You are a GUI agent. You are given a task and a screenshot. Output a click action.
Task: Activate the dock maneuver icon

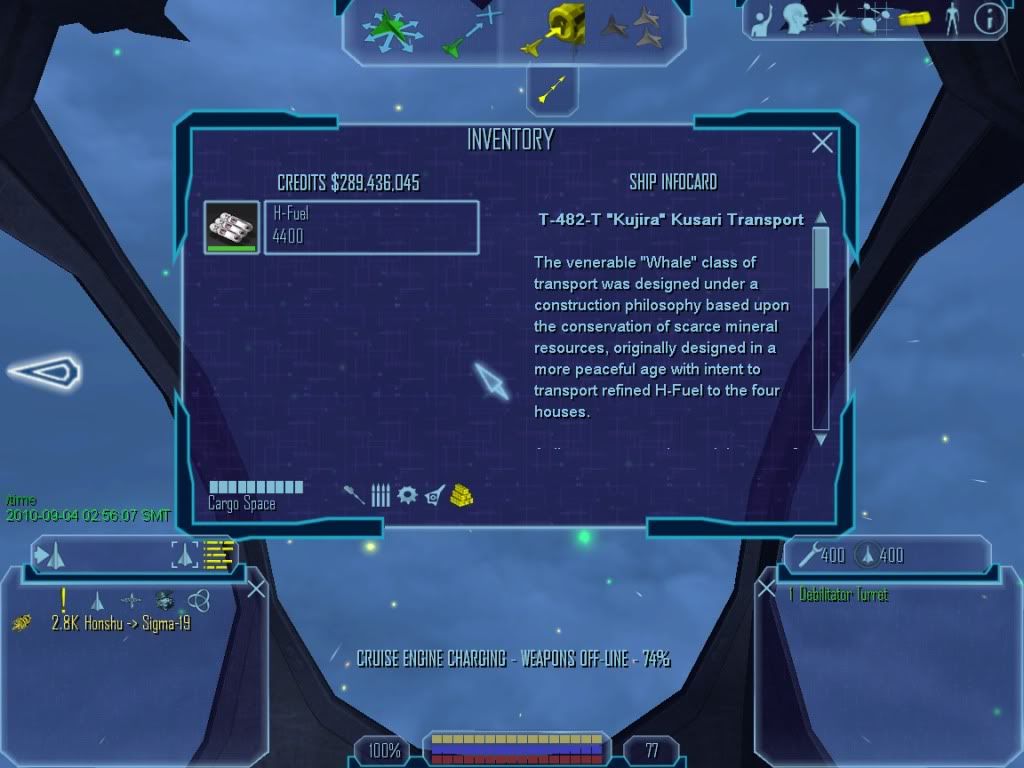(557, 30)
